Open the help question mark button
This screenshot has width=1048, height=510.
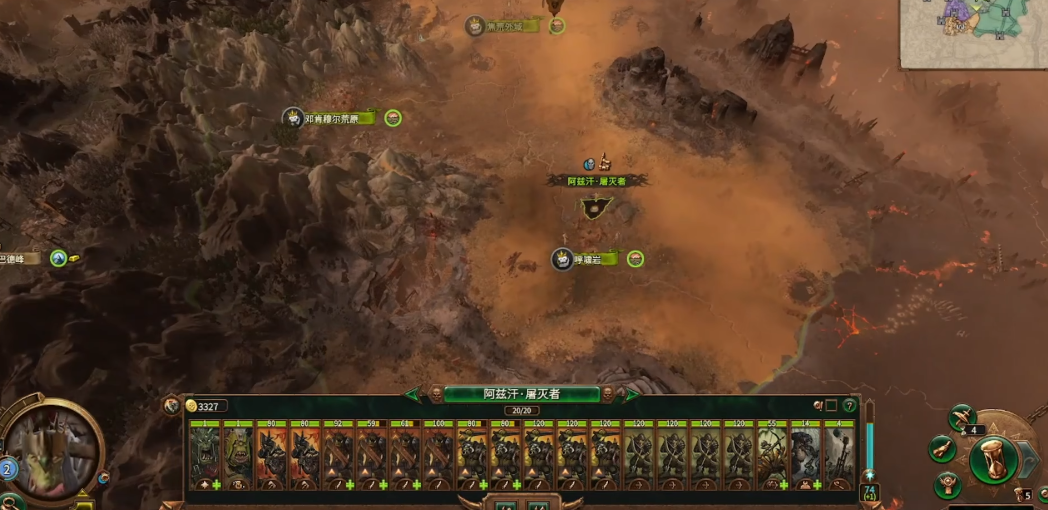[850, 406]
